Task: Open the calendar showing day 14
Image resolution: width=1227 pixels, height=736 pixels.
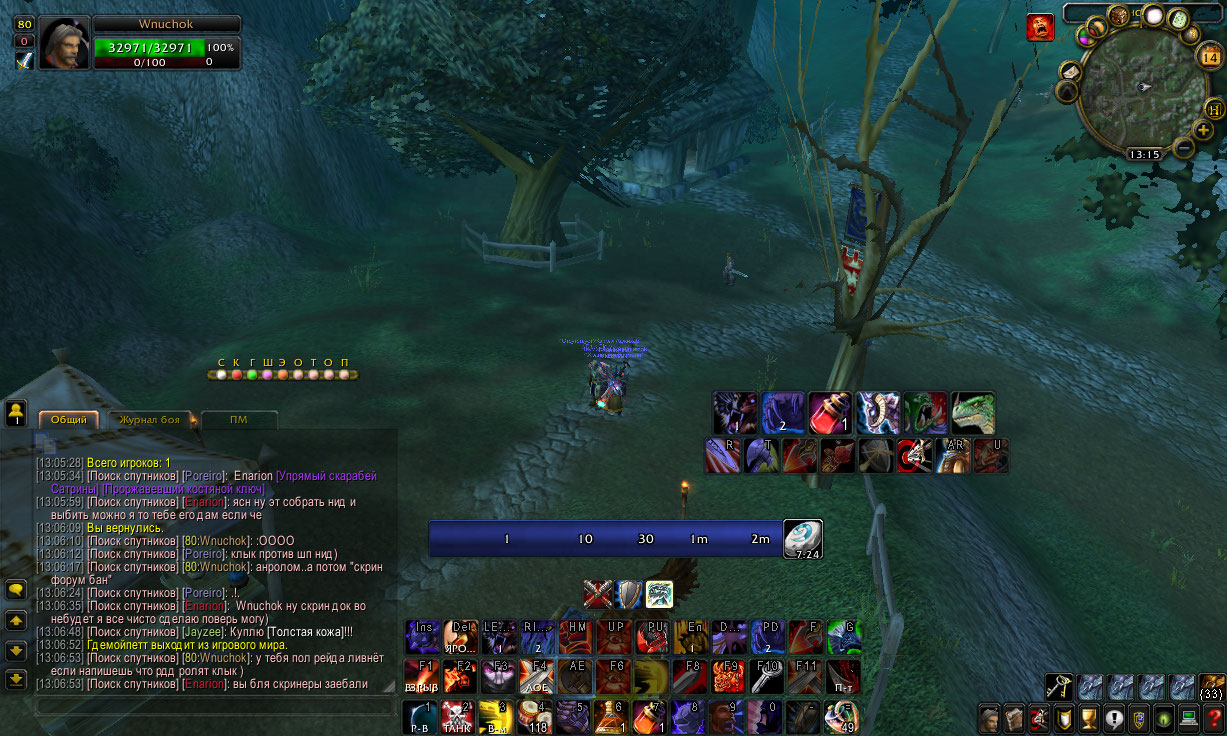Action: 1208,56
